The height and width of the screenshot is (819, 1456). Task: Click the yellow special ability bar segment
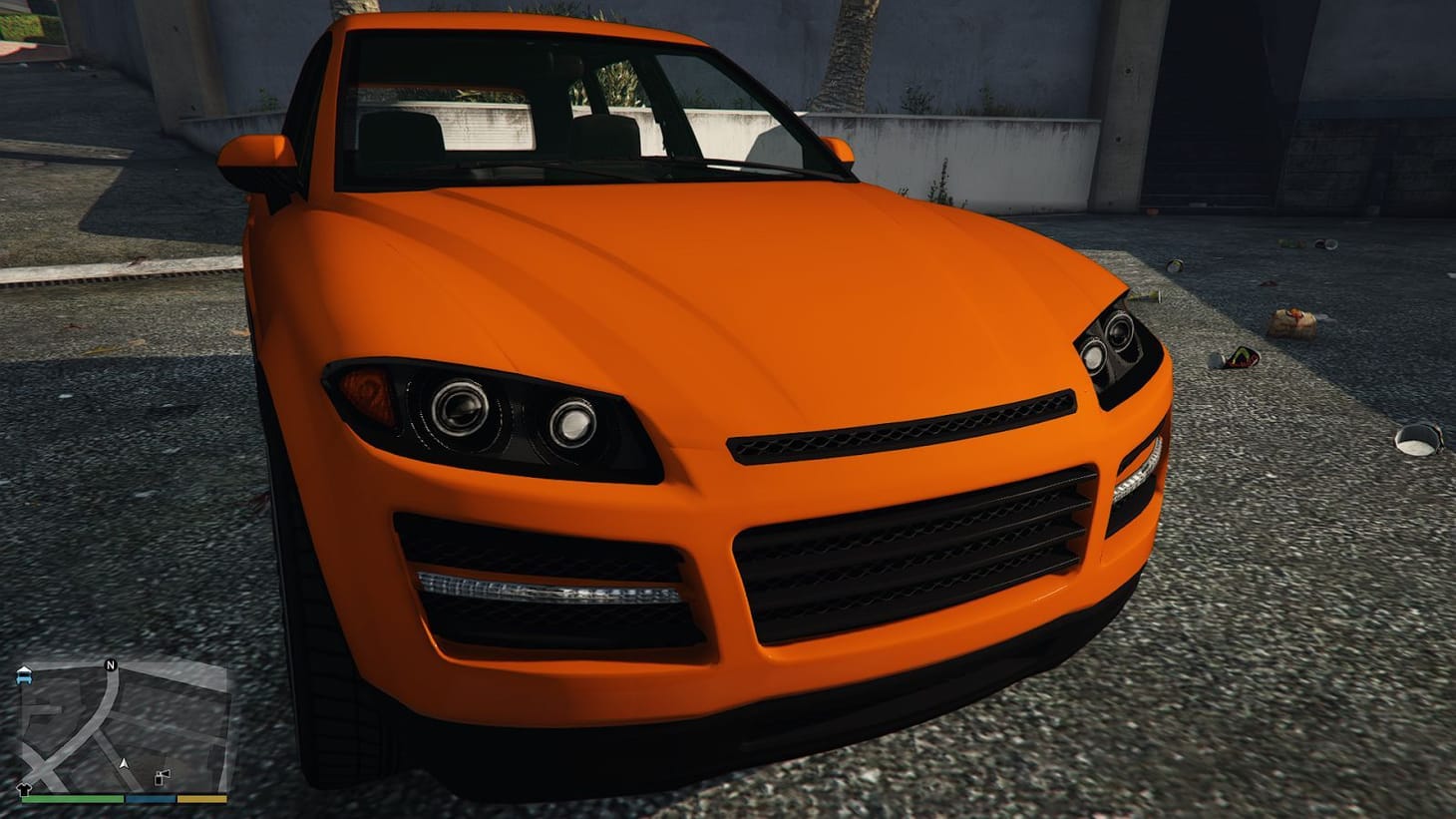pyautogui.click(x=201, y=798)
